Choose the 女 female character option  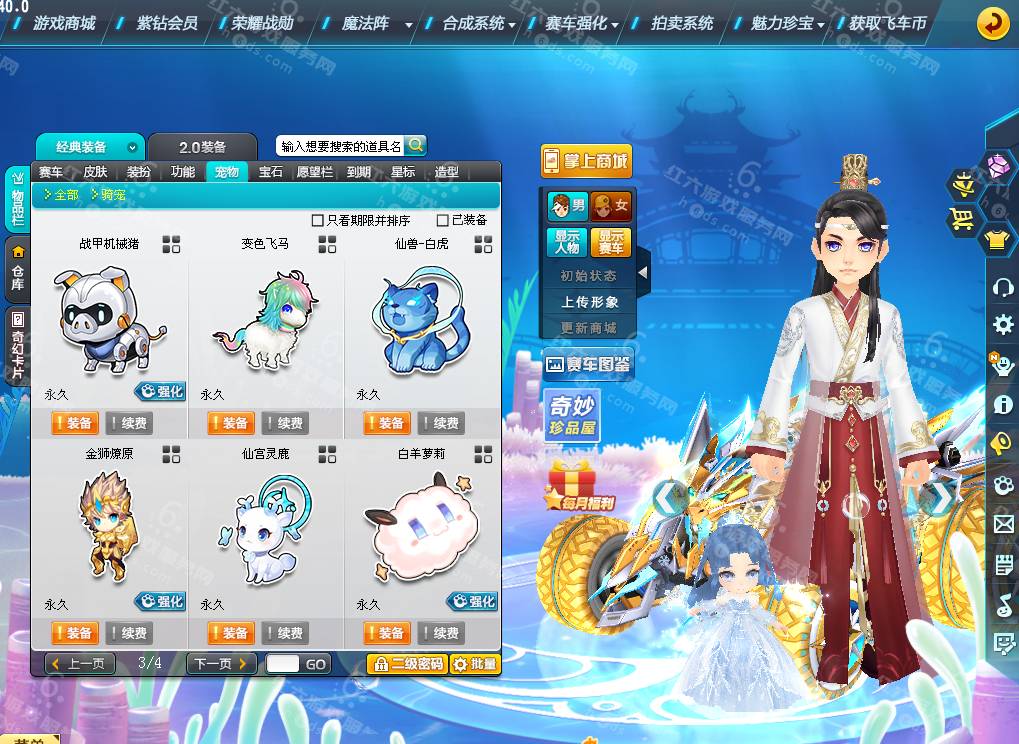[611, 207]
